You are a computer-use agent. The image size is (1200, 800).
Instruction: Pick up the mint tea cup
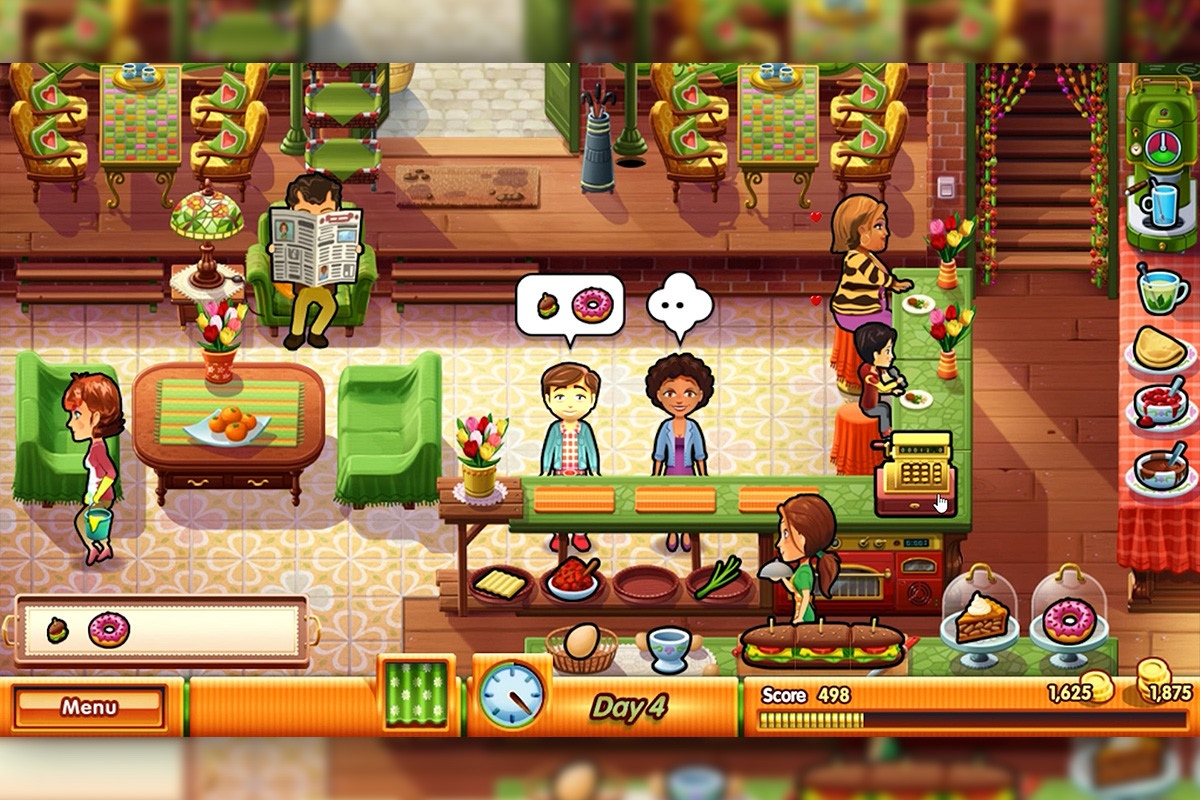(x=1162, y=291)
